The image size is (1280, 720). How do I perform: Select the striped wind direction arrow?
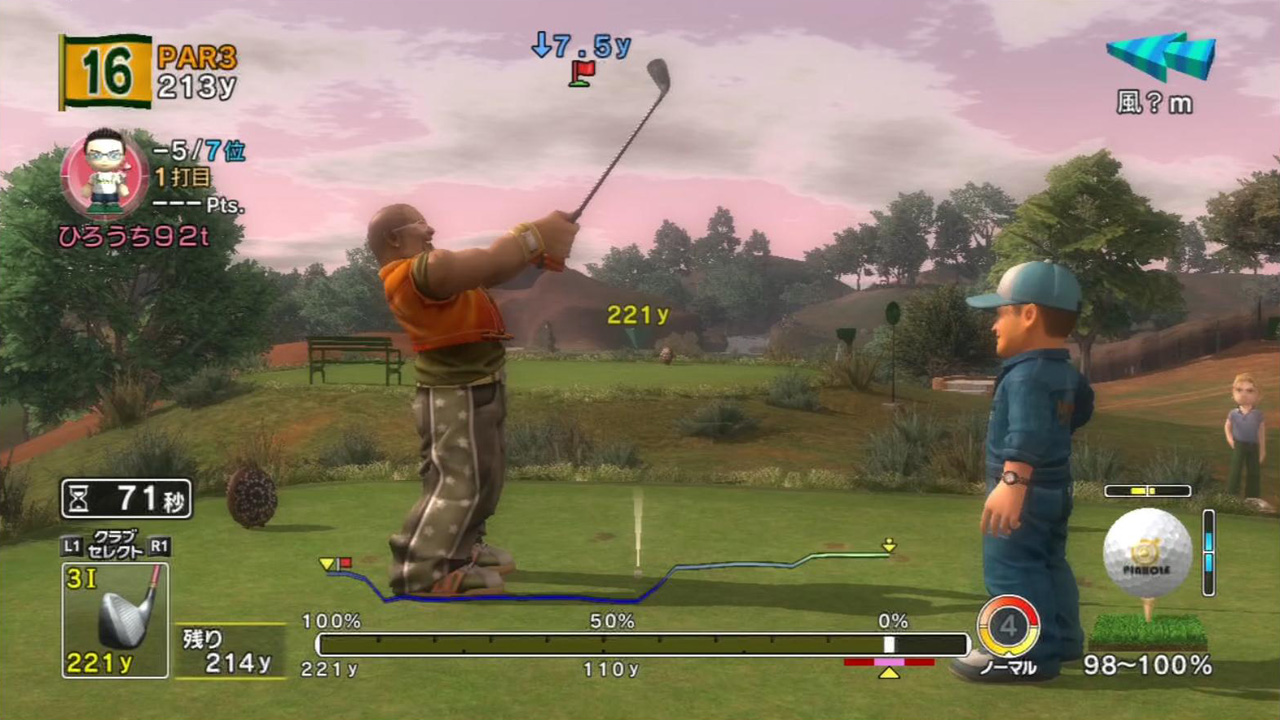tap(1161, 56)
